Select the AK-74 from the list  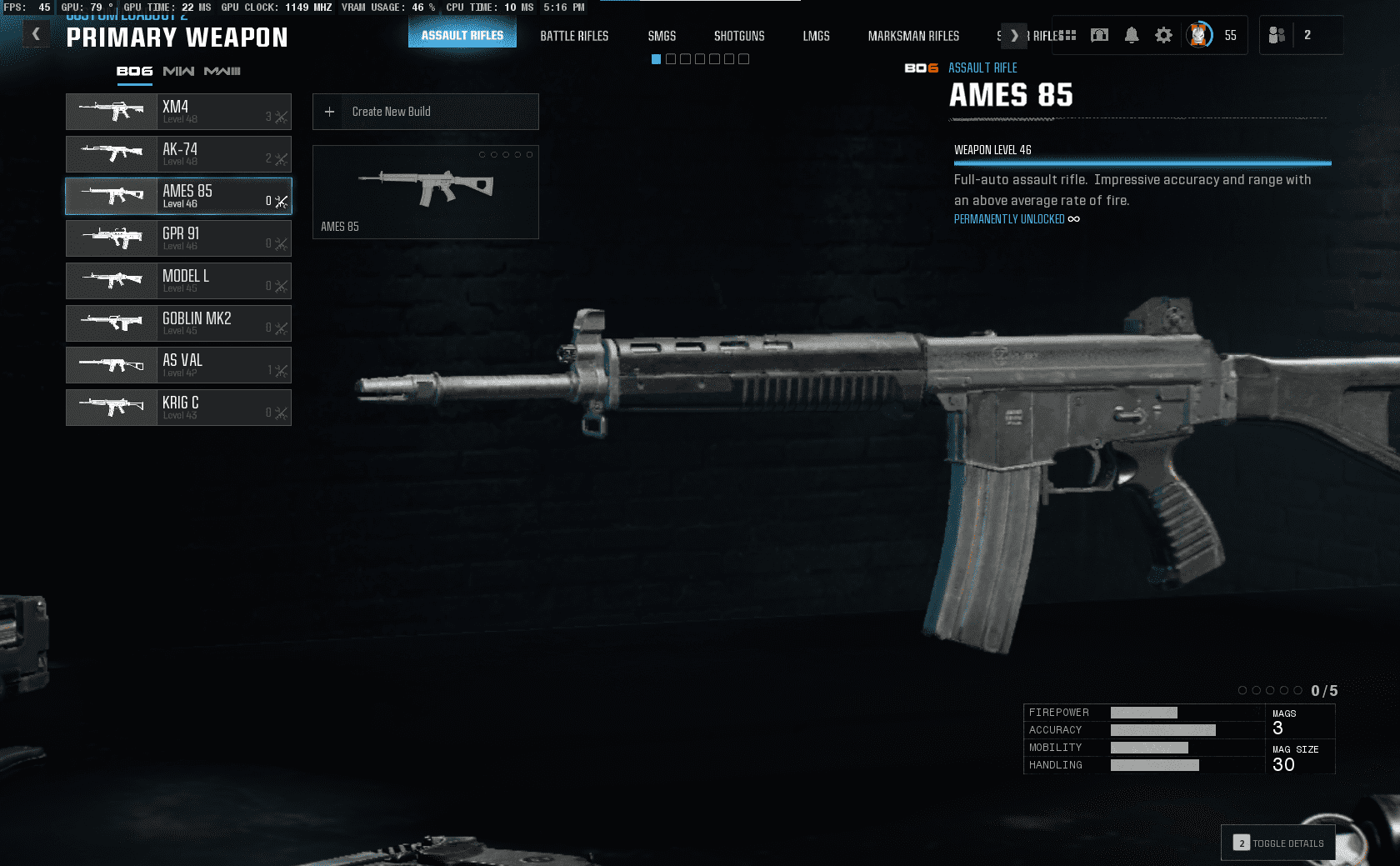pos(178,154)
